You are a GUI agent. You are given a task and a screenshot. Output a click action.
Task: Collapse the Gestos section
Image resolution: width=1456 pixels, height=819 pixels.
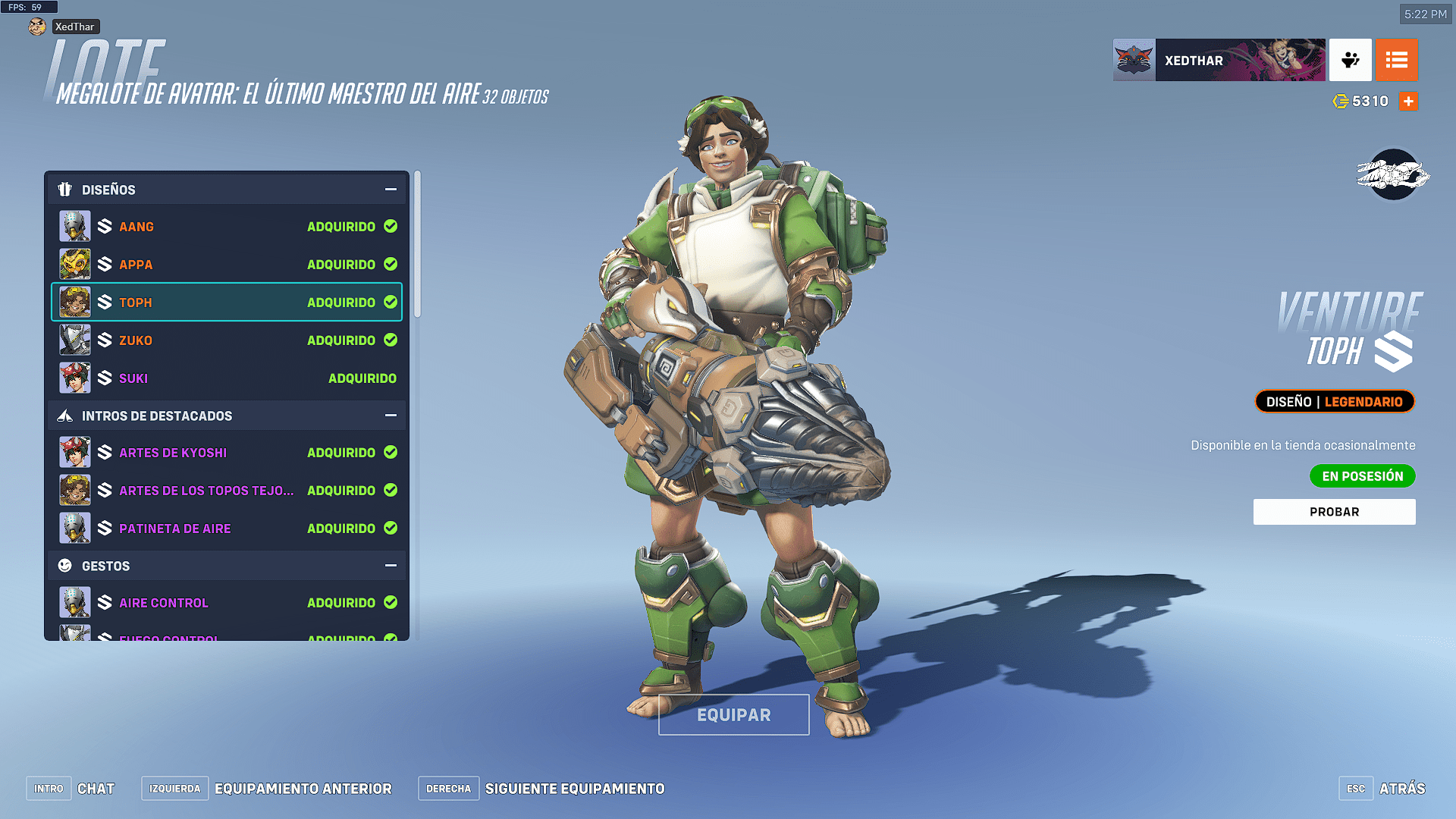(x=391, y=566)
